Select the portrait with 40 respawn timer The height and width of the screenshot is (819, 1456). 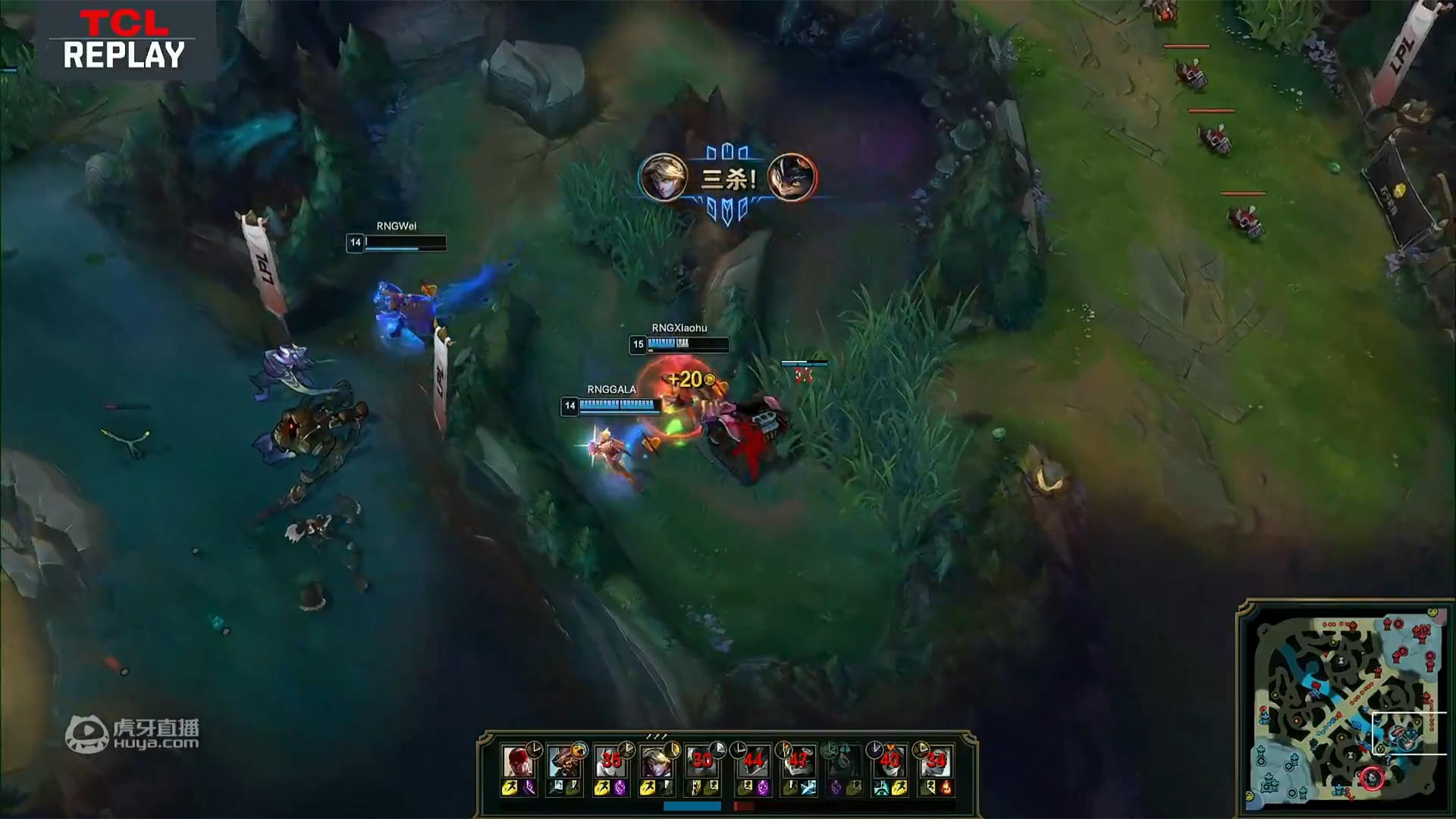[889, 761]
